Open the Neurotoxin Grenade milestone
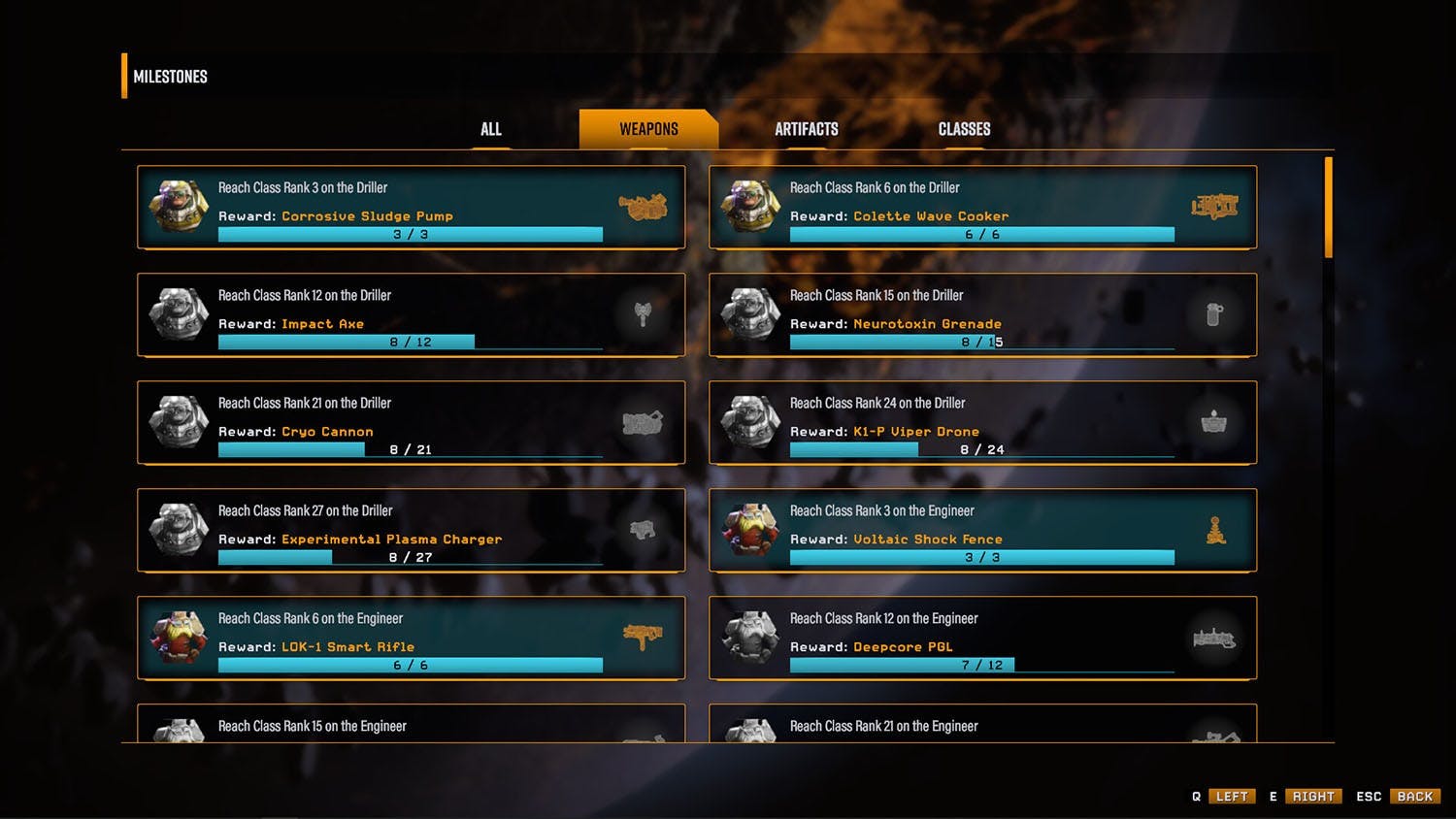Viewport: 1456px width, 819px height. click(982, 314)
